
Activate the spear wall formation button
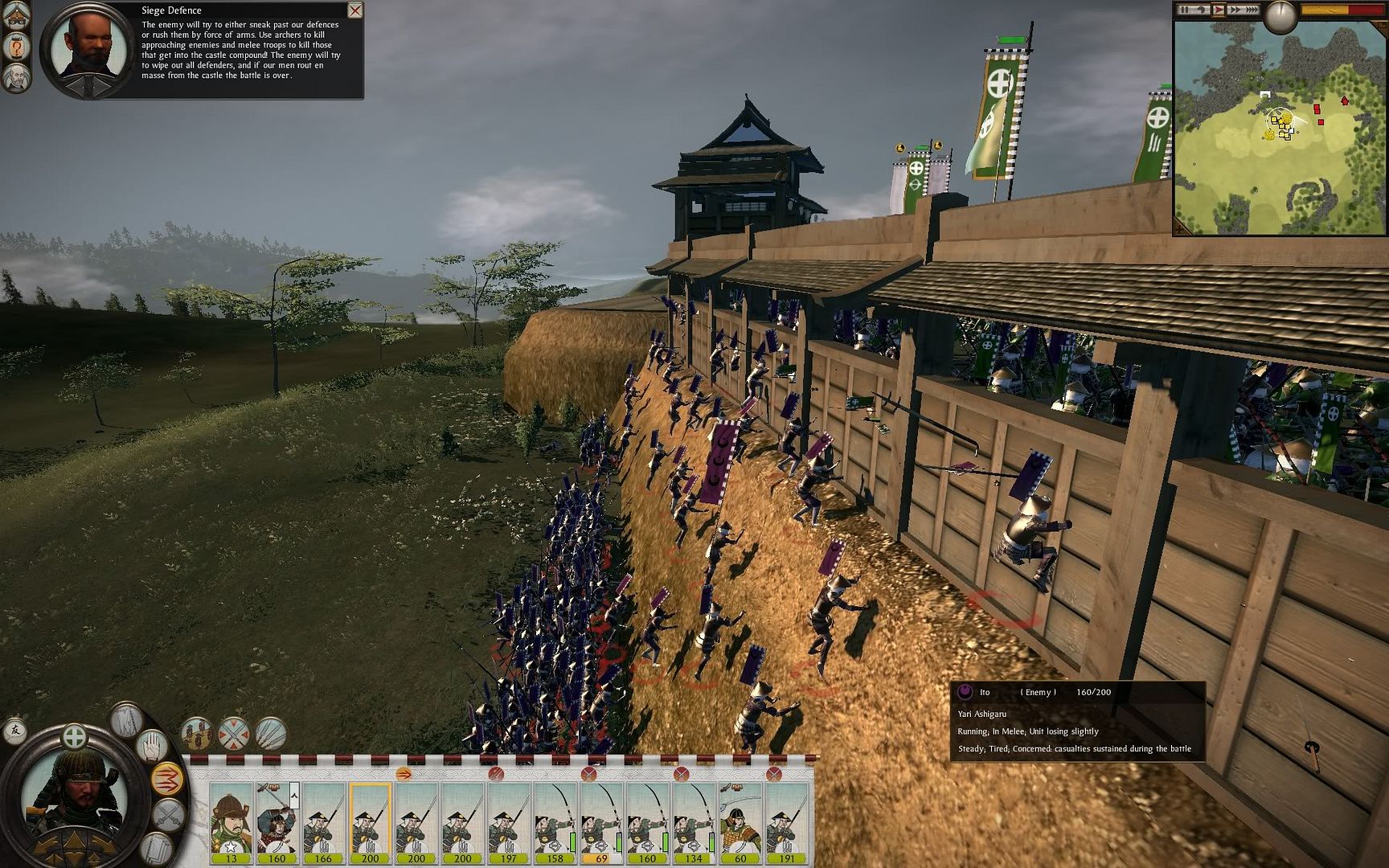point(271,733)
